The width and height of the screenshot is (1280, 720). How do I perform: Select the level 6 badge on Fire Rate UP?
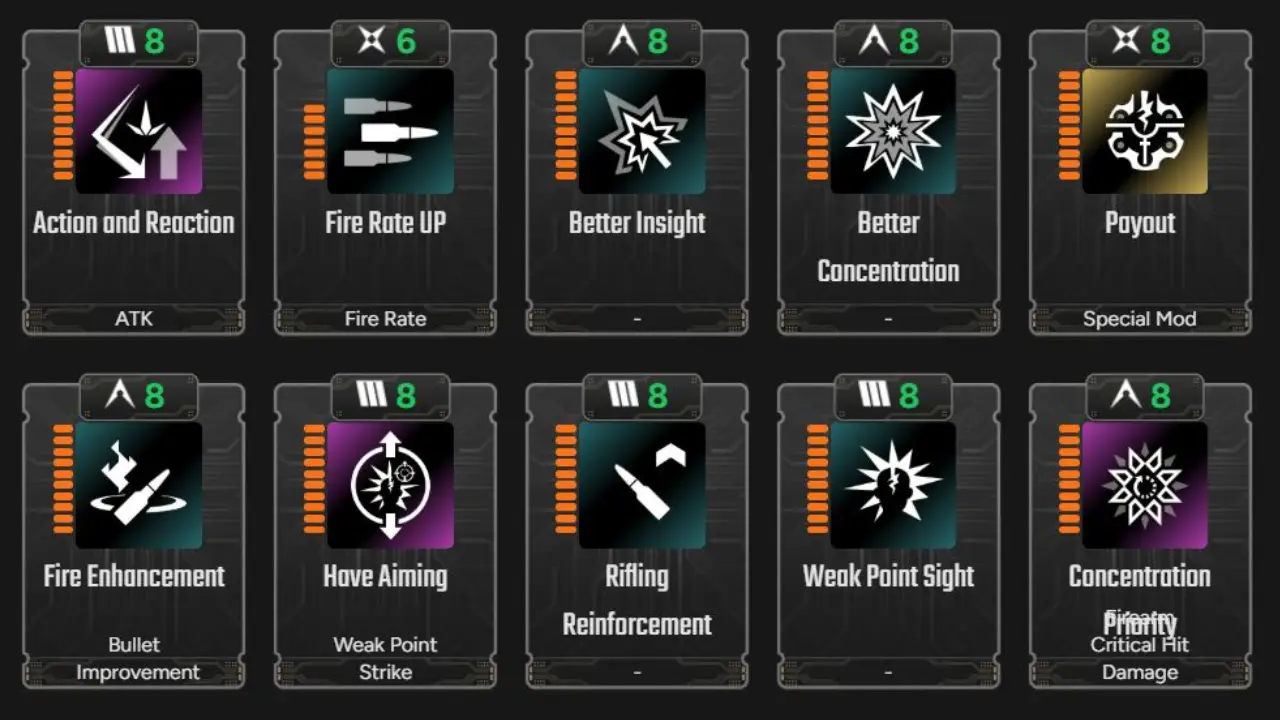(407, 42)
